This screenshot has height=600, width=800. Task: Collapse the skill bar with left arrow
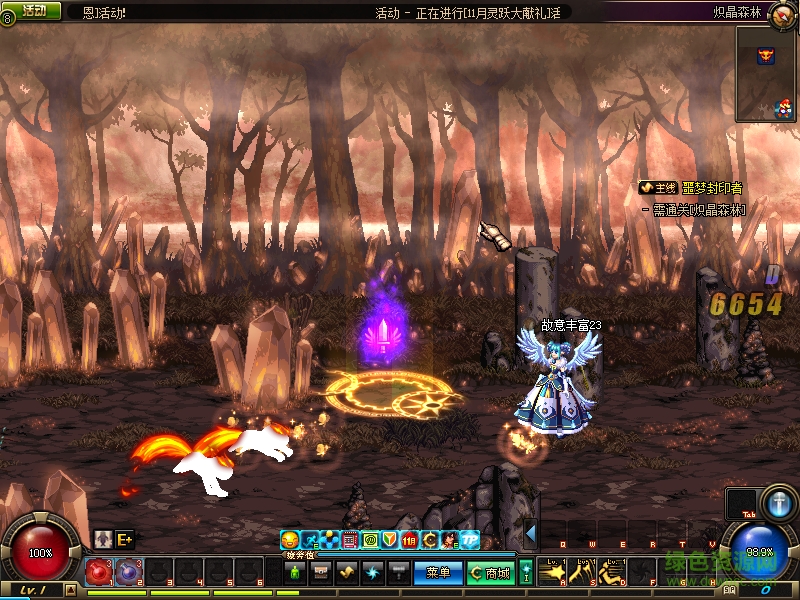tap(531, 533)
